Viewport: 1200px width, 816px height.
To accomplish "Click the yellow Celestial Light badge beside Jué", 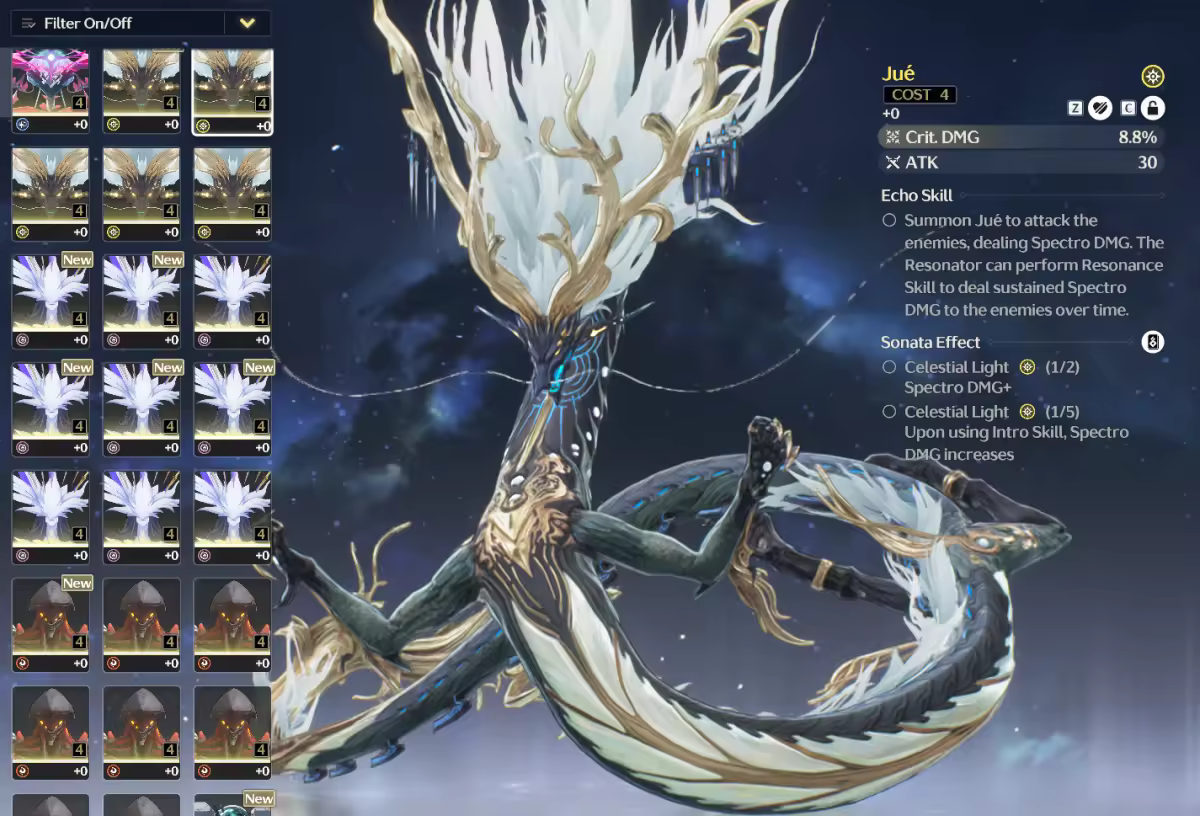I will coord(1152,76).
